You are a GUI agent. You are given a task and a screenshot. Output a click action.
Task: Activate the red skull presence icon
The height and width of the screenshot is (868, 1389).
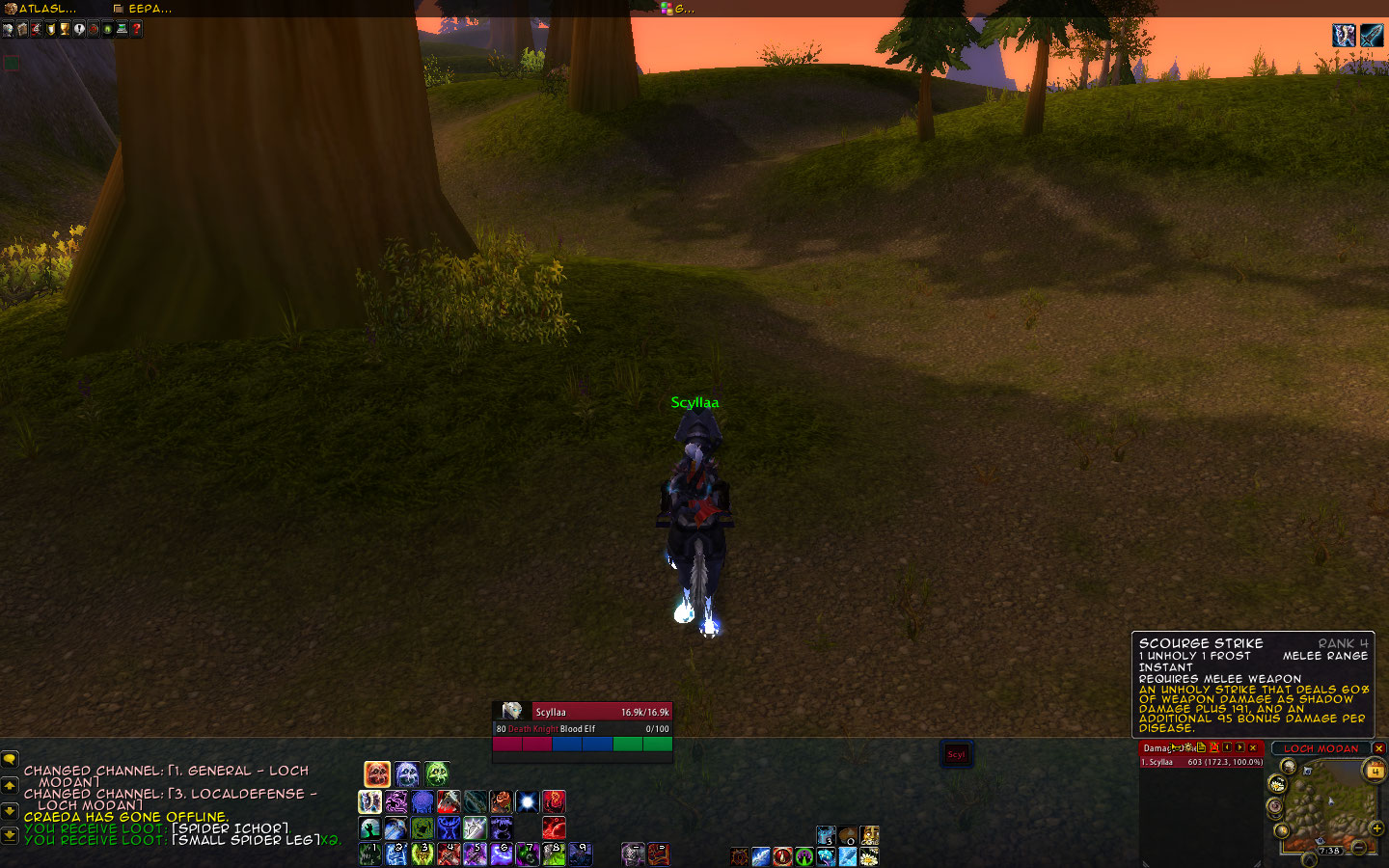click(x=377, y=773)
